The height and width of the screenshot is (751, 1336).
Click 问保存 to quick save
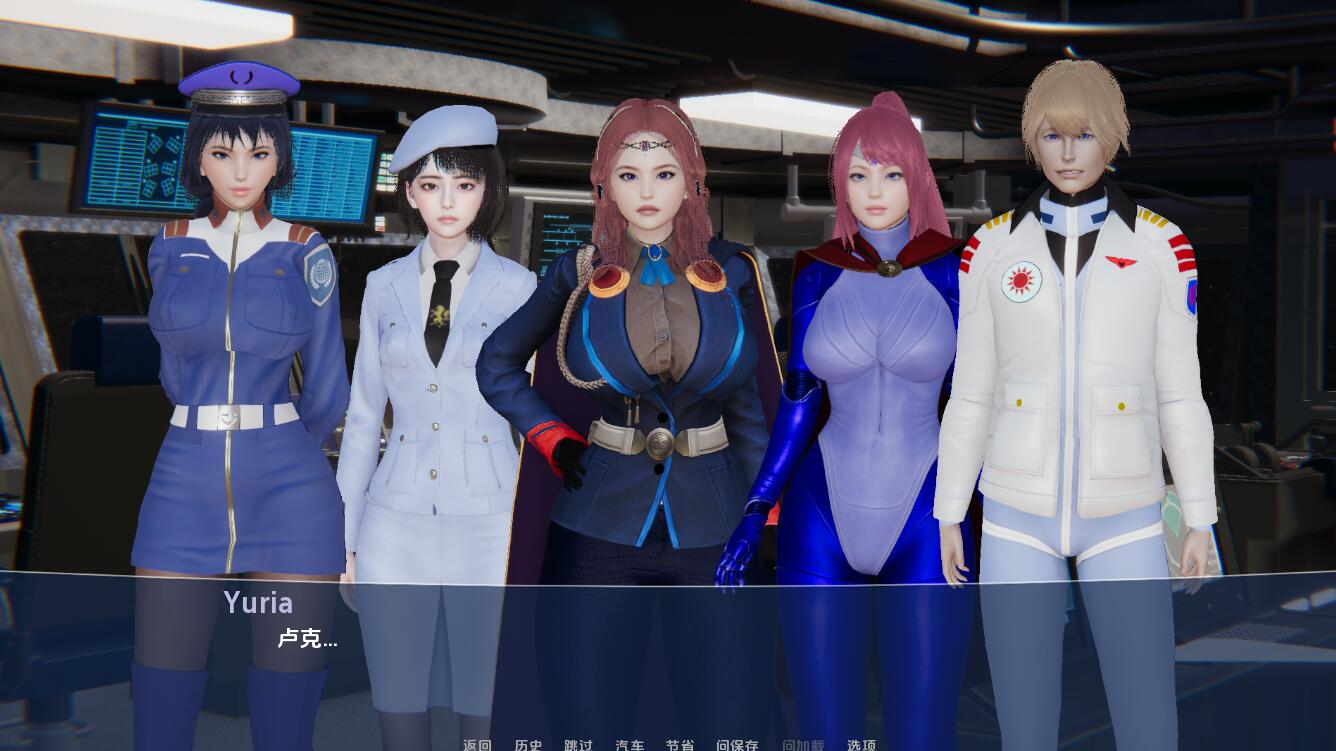tap(739, 745)
